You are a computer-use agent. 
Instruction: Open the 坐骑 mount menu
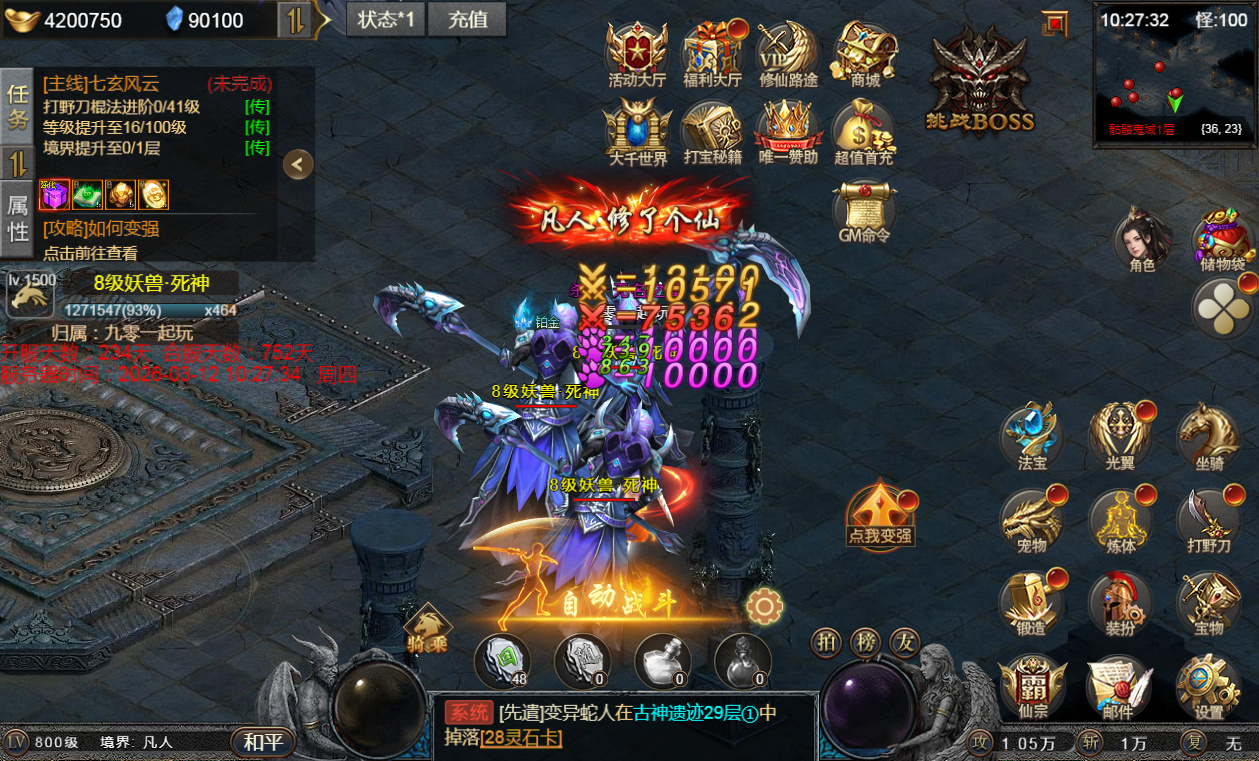[x=1208, y=436]
